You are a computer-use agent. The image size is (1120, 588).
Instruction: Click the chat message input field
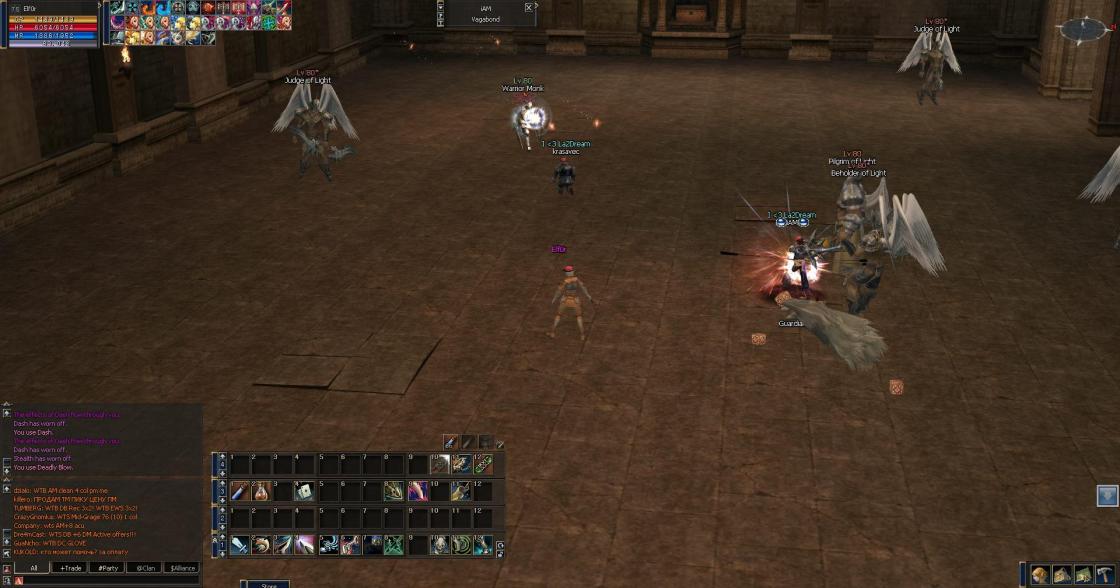pyautogui.click(x=110, y=580)
